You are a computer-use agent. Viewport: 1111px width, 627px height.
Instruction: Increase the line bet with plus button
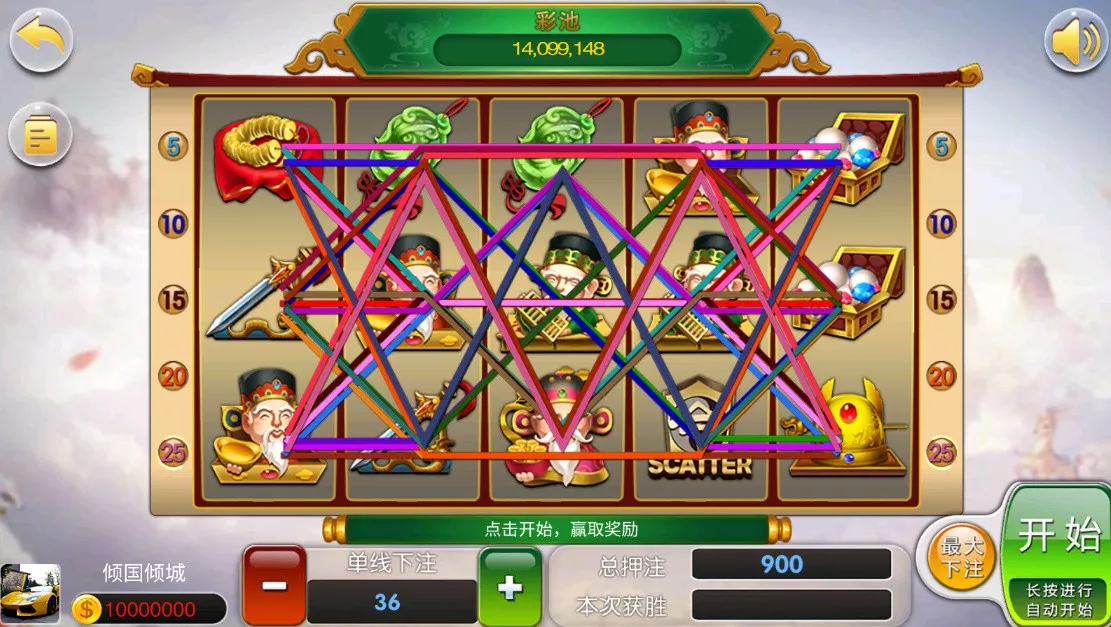coord(510,586)
